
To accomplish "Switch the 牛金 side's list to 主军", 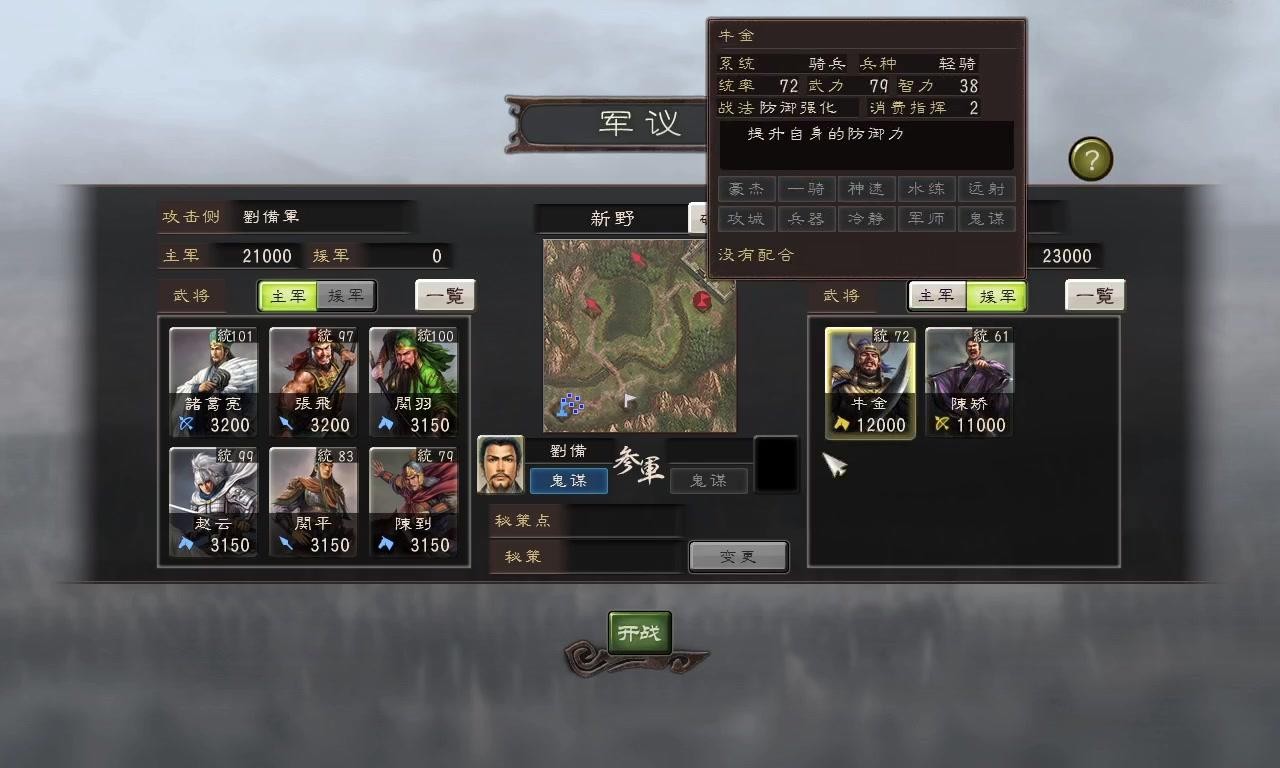I will pyautogui.click(x=937, y=296).
